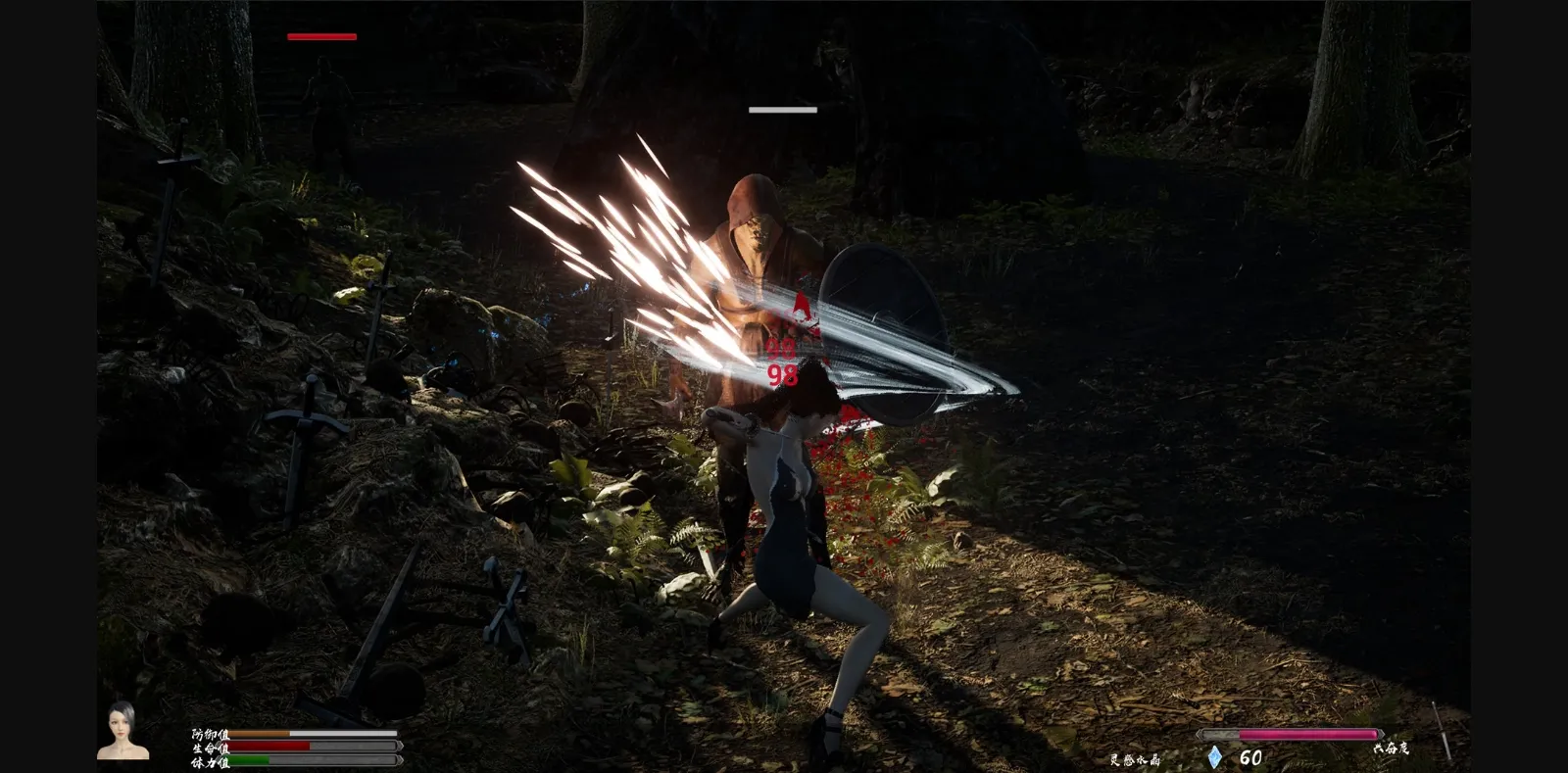Screen dimensions: 1568x773
Task: Click the white stagger bar above the hooded enemy
Action: point(783,110)
